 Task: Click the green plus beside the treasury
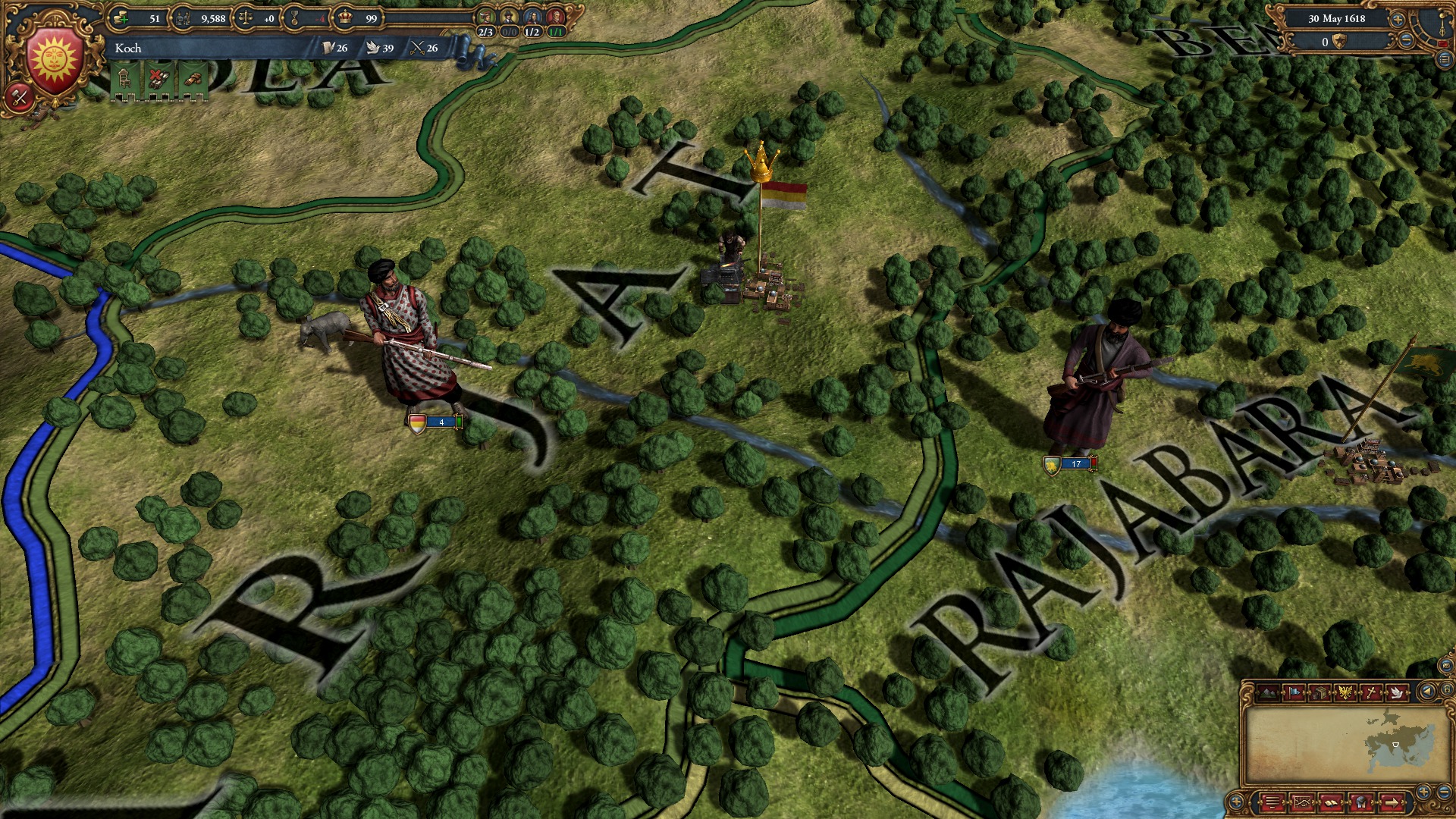point(124,19)
